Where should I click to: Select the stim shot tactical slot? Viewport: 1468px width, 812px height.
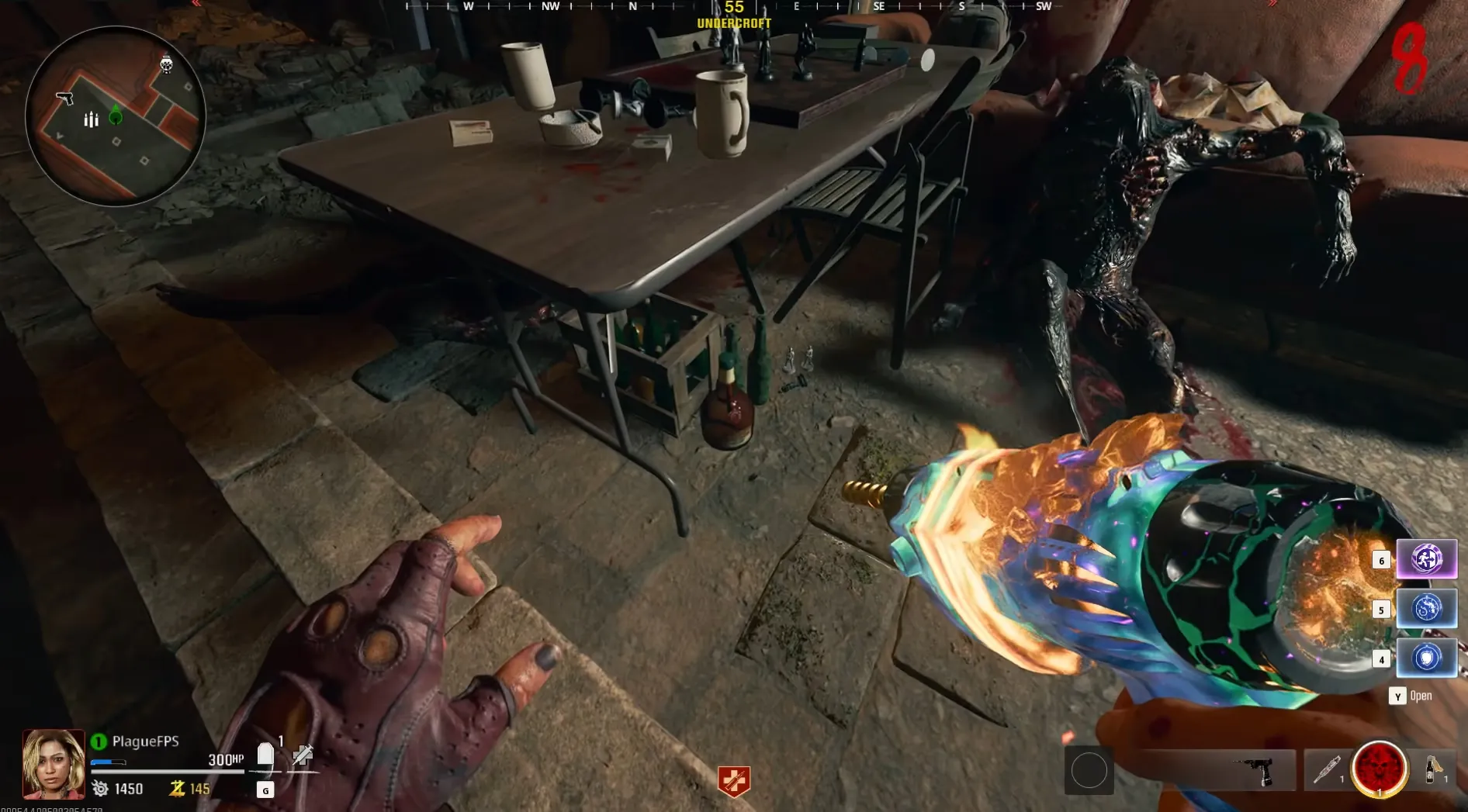(1327, 769)
